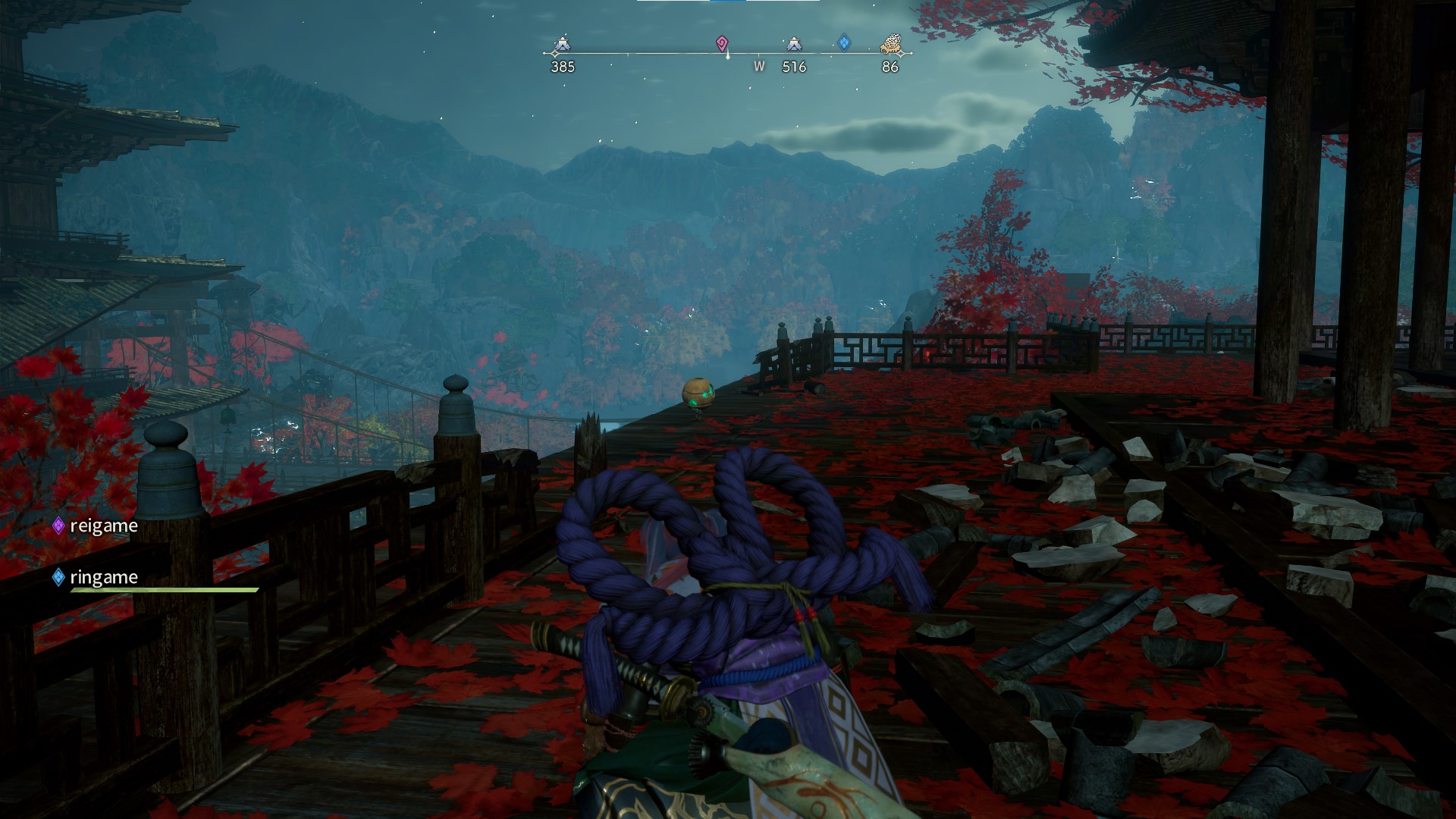Click the camp tent marker showing 516
1456x819 pixels.
pos(793,45)
